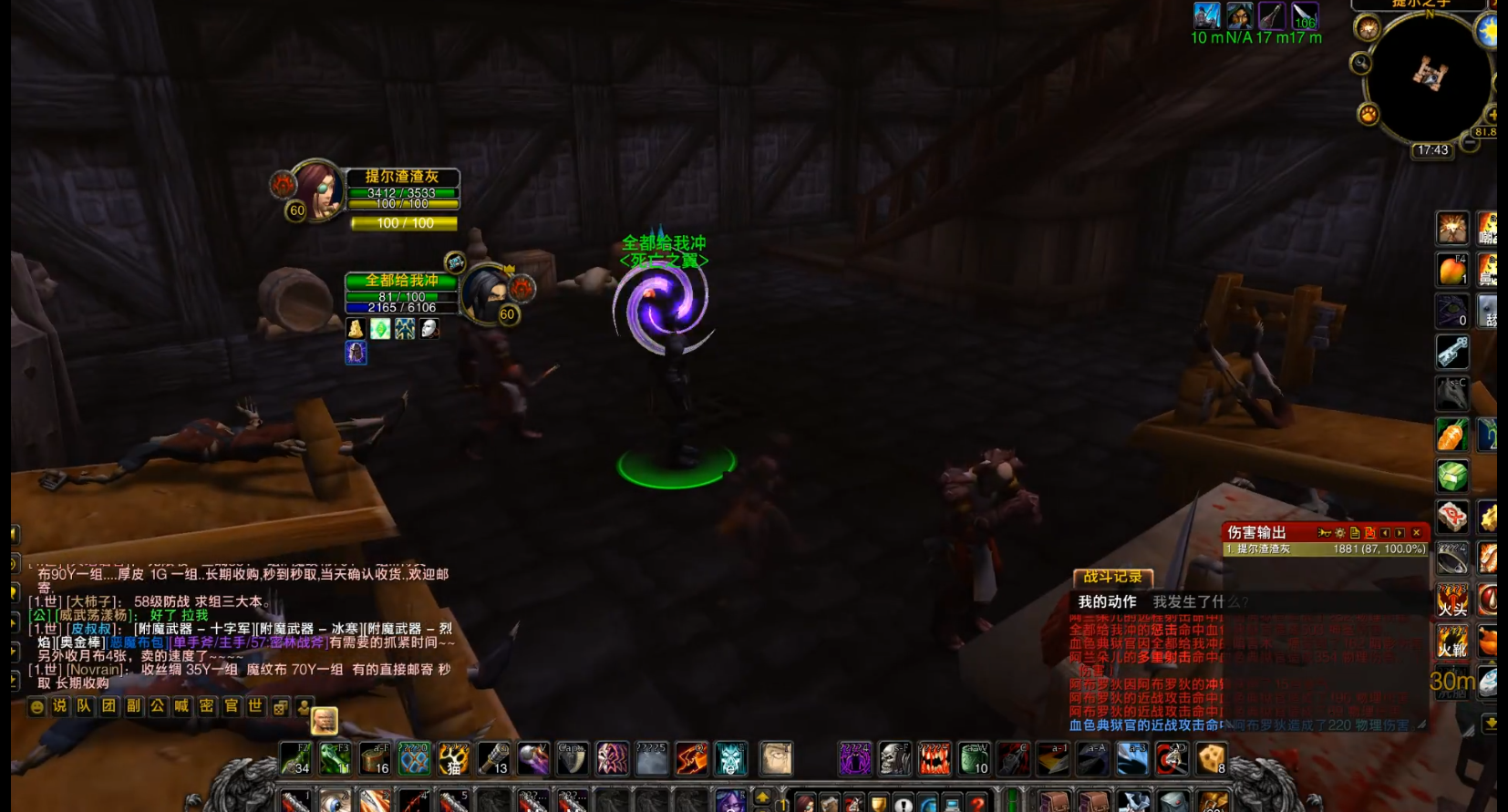
Task: Open the social character icon next to the dice
Action: (304, 706)
